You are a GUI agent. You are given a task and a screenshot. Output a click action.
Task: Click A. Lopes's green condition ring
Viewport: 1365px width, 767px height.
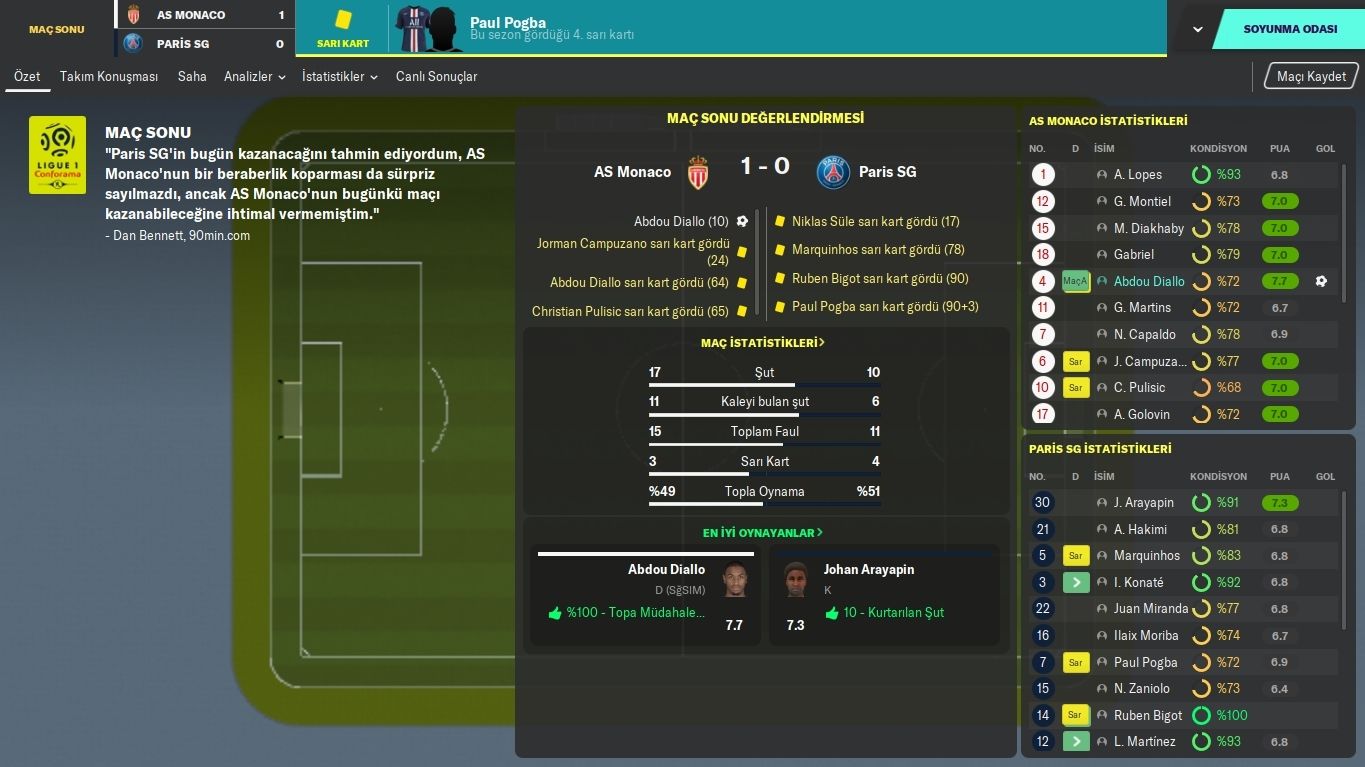click(1202, 174)
